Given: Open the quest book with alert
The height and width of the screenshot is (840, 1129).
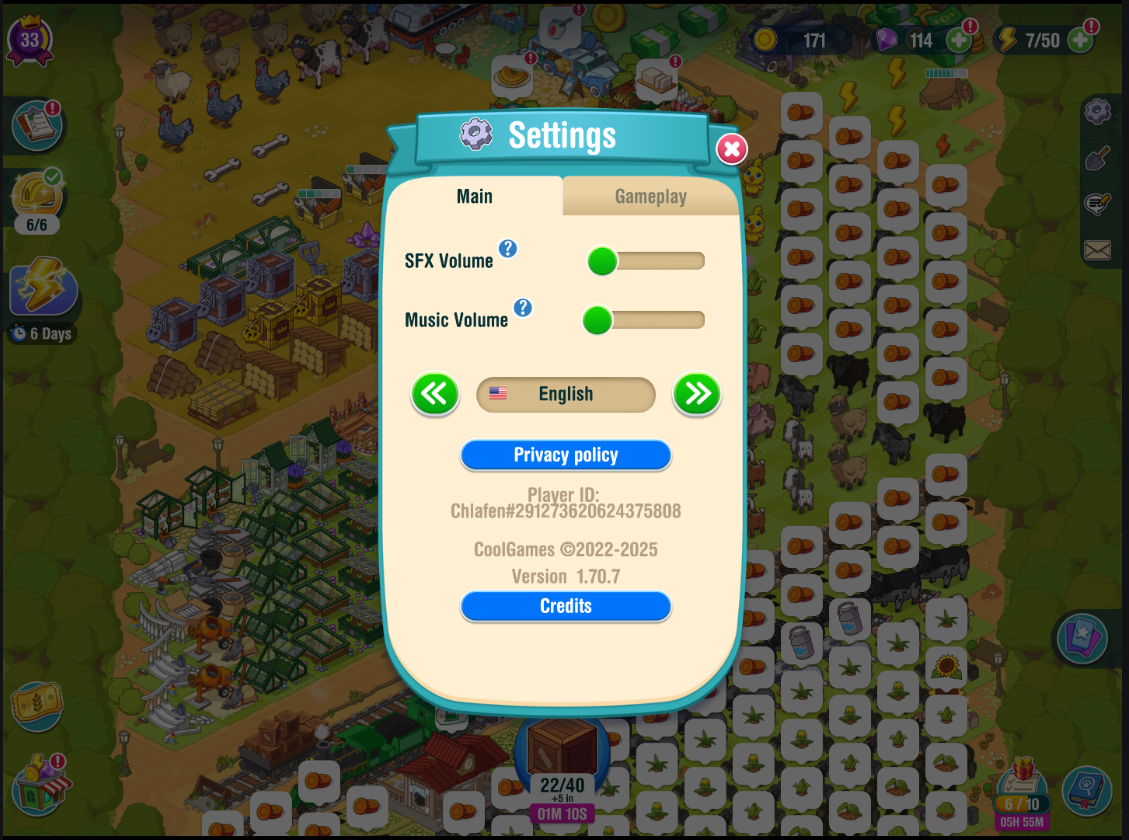Looking at the screenshot, I should (x=37, y=124).
